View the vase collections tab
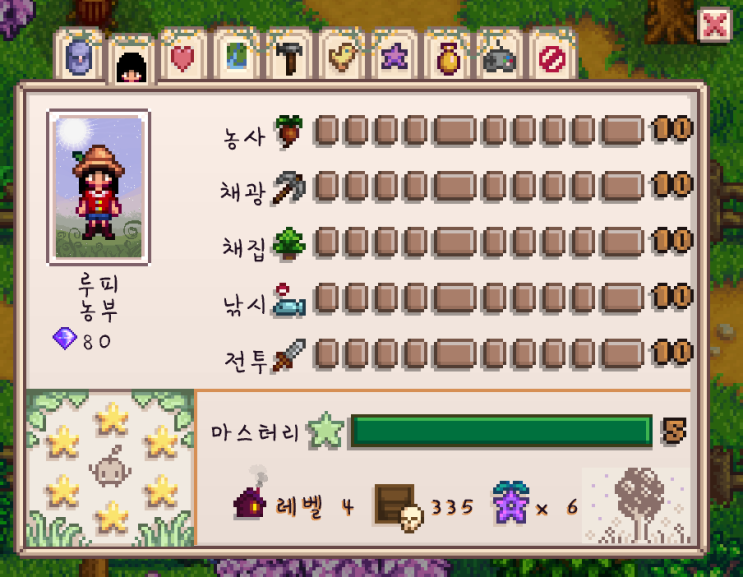 [x=446, y=59]
